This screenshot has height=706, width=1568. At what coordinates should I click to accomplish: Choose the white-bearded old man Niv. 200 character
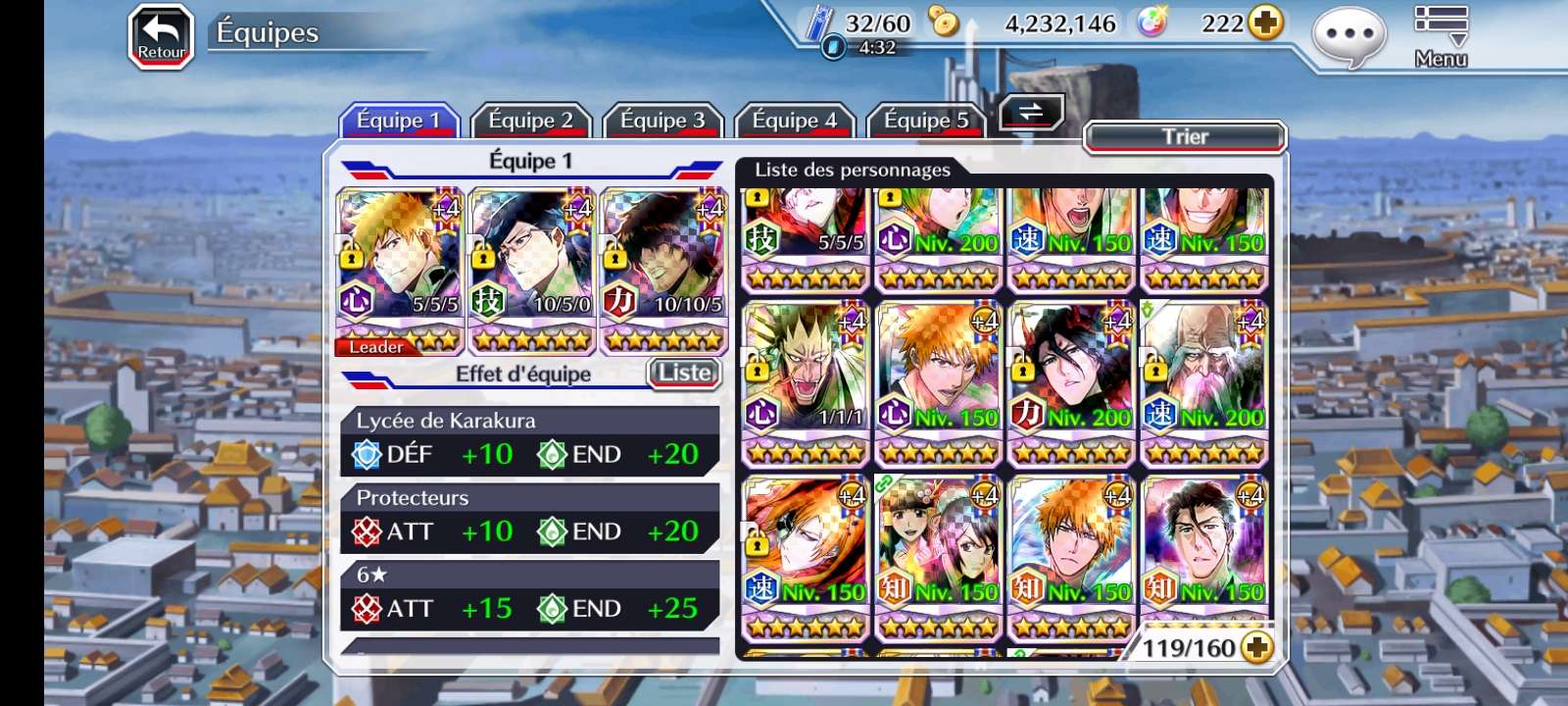click(1204, 382)
